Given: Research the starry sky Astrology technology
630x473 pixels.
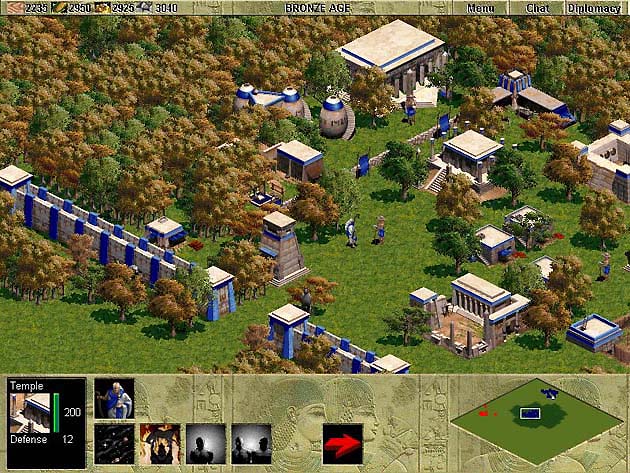Looking at the screenshot, I should click(114, 443).
